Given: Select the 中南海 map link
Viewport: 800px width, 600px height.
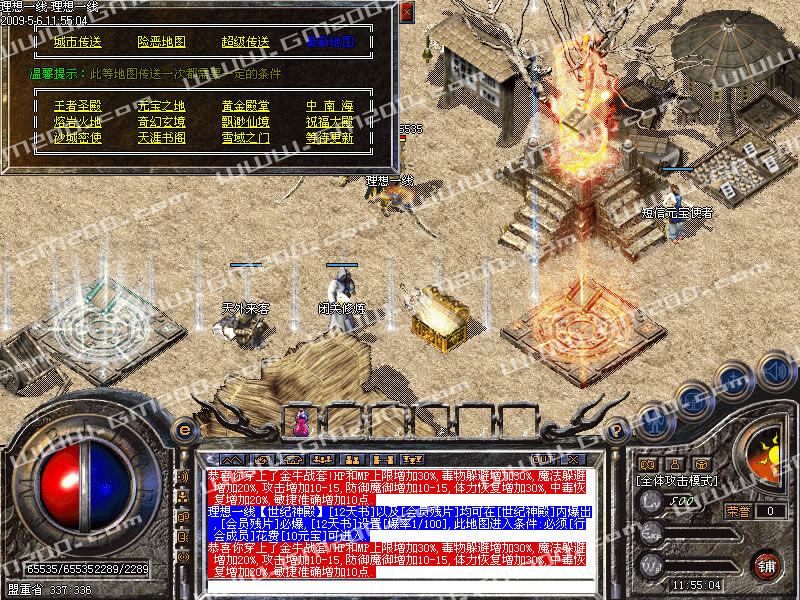Looking at the screenshot, I should [x=329, y=105].
